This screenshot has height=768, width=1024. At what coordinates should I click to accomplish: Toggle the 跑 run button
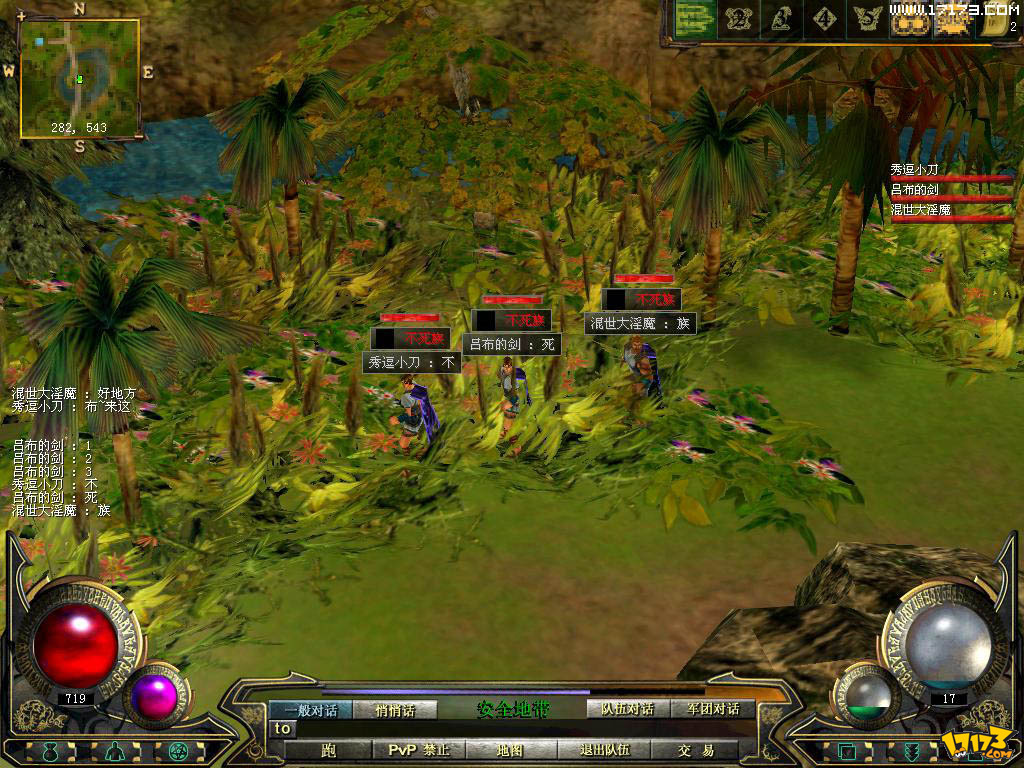click(x=328, y=750)
